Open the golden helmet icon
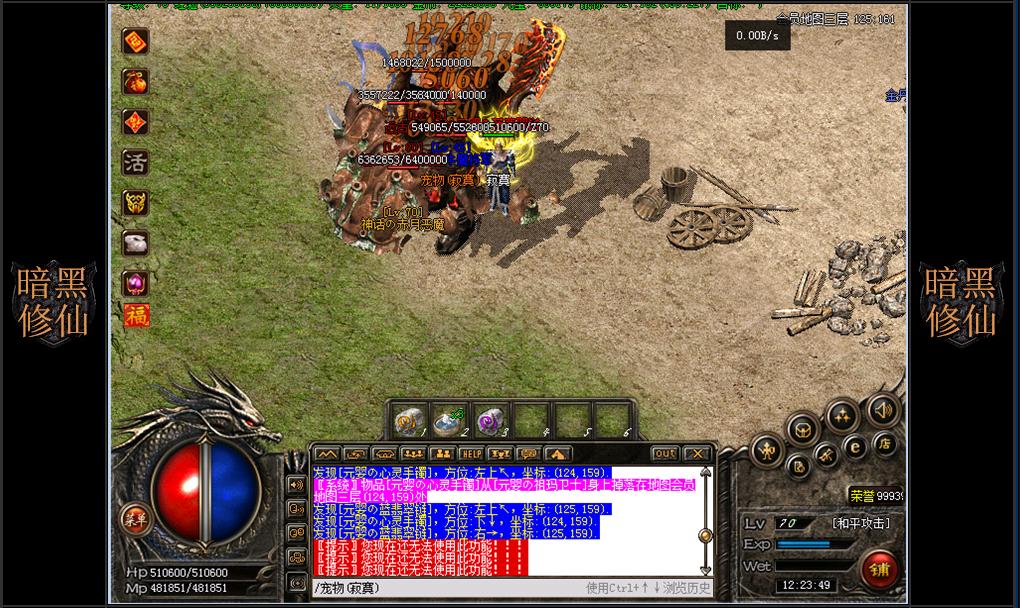Image resolution: width=1020 pixels, height=608 pixels. pos(135,203)
